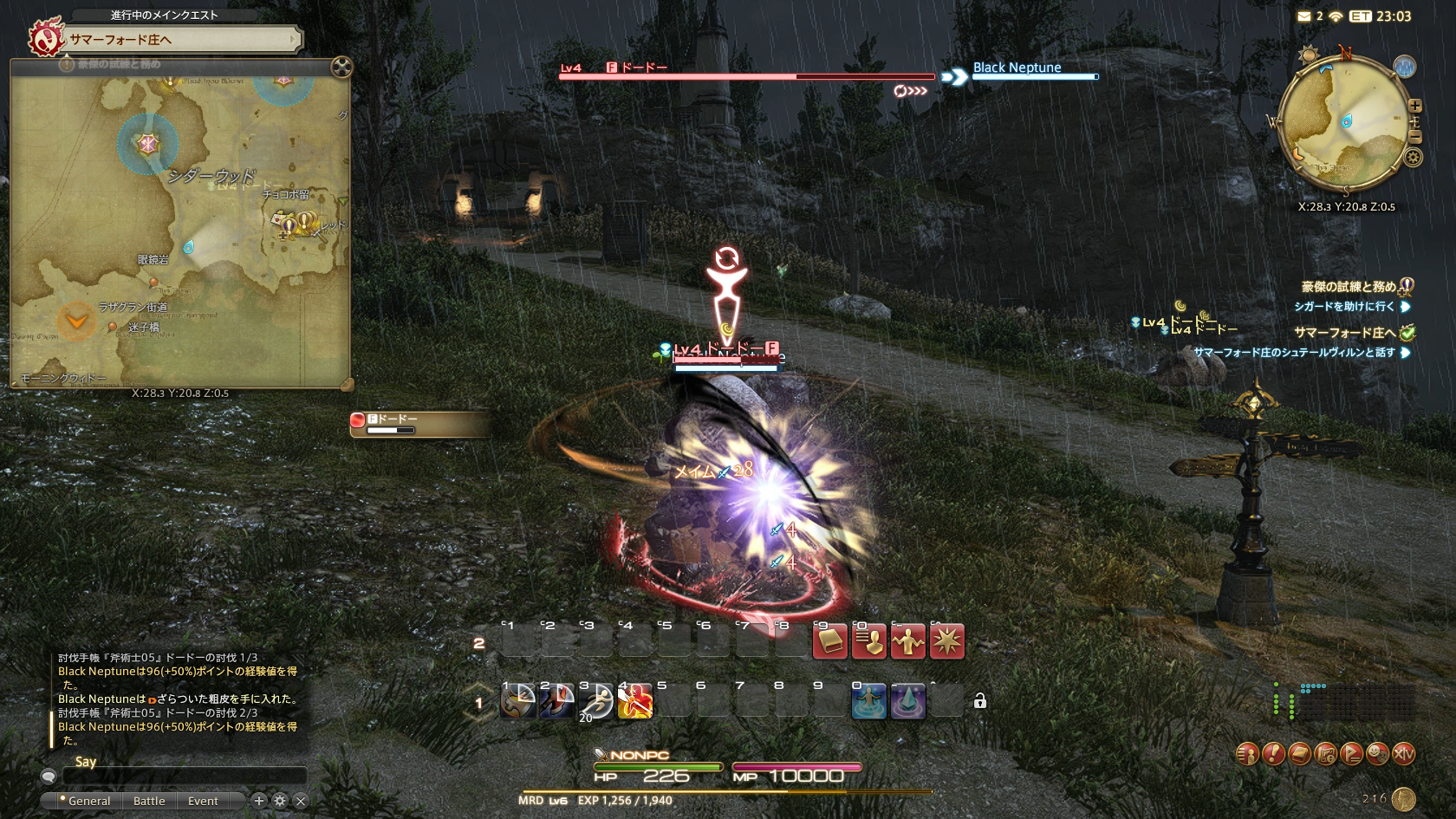Screen dimensions: 1456x819
Task: Open the Event chat tab
Action: coord(203,801)
